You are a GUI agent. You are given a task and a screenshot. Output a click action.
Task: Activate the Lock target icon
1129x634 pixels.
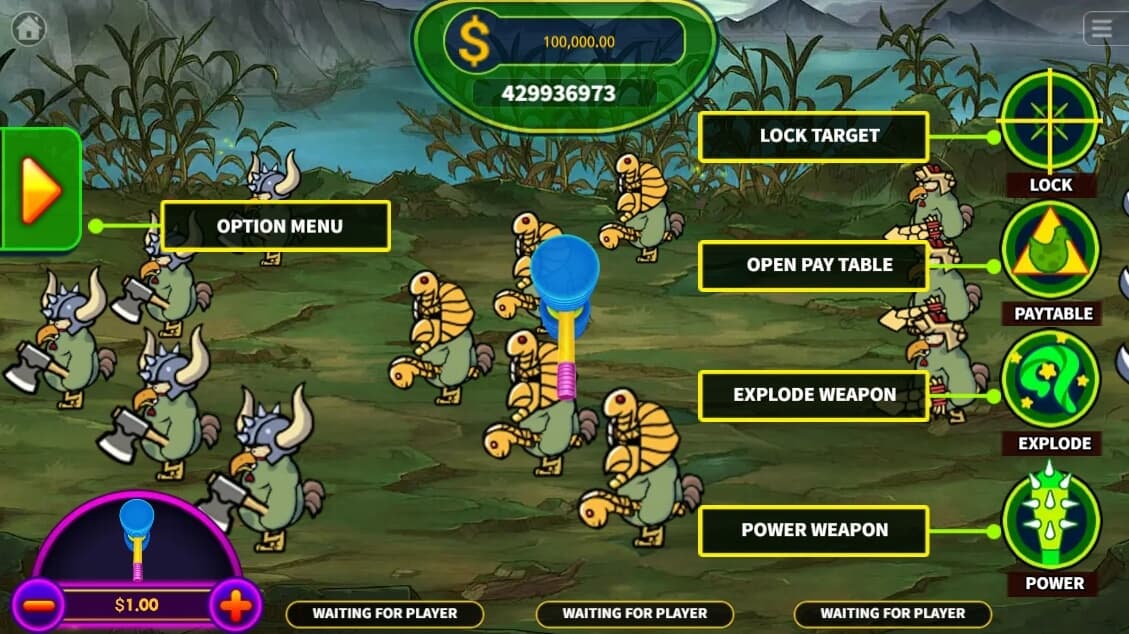pyautogui.click(x=1050, y=120)
